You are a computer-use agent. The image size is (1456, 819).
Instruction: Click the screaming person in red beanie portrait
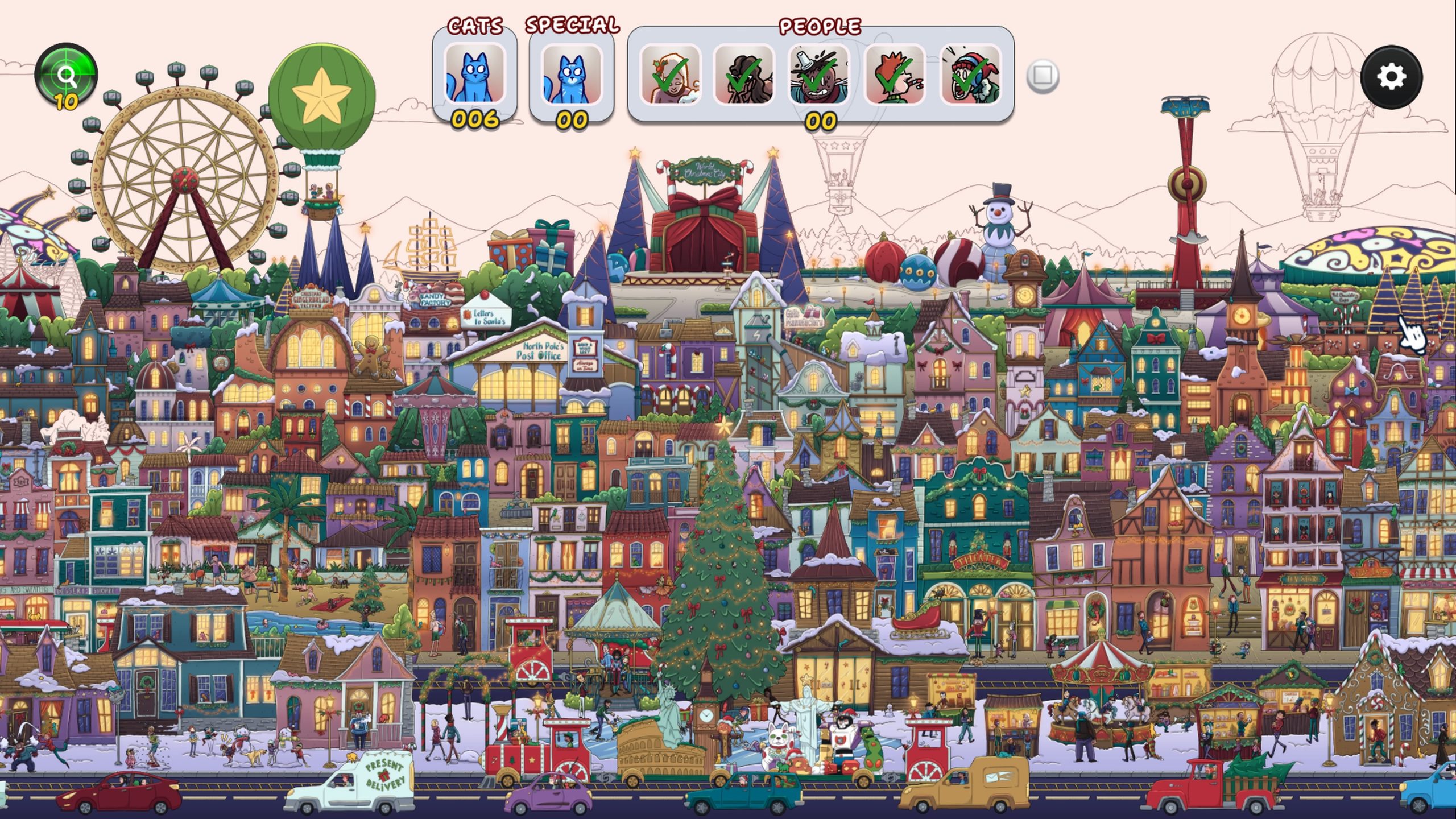point(970,75)
